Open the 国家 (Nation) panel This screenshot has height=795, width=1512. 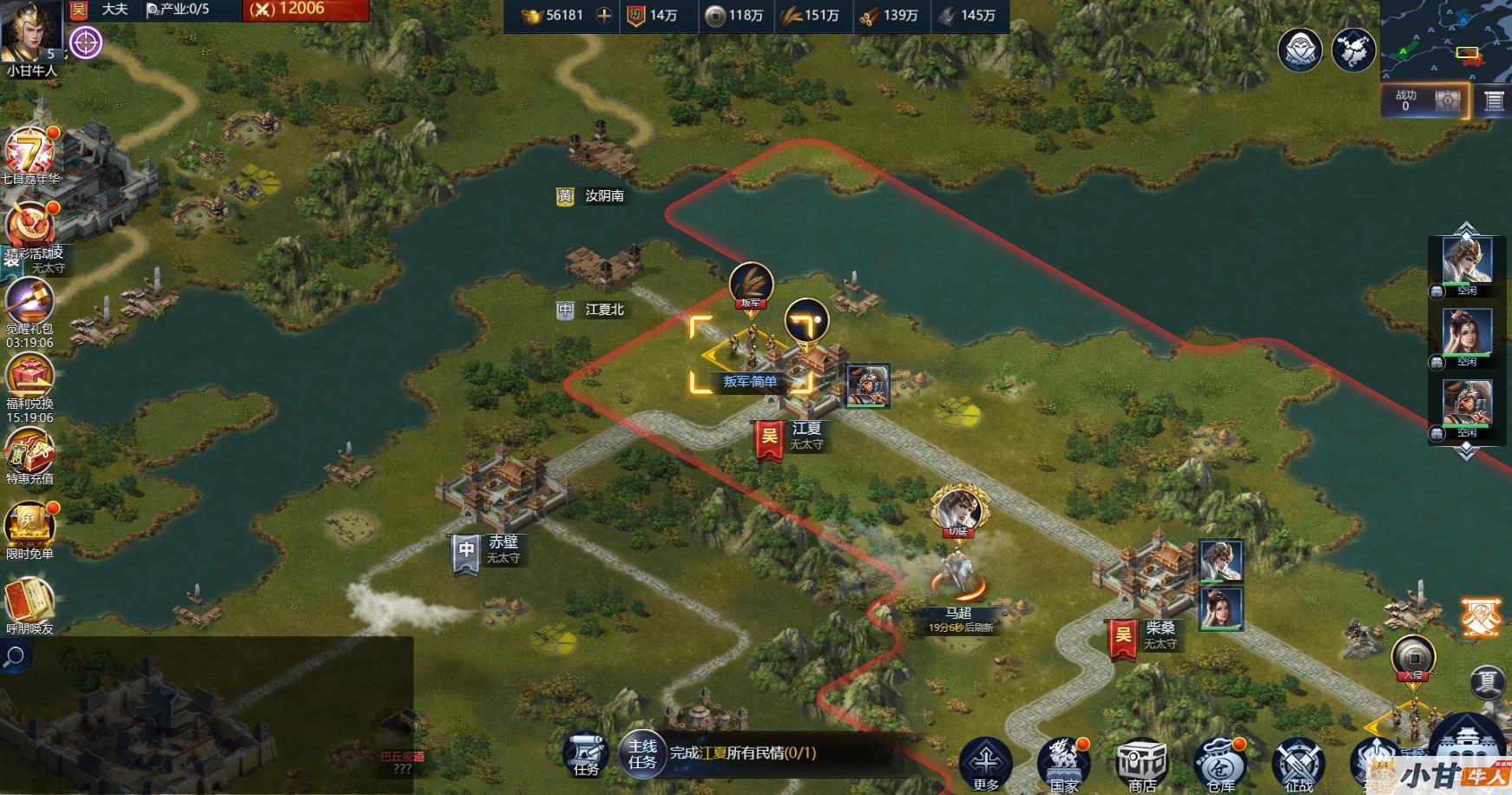1063,762
